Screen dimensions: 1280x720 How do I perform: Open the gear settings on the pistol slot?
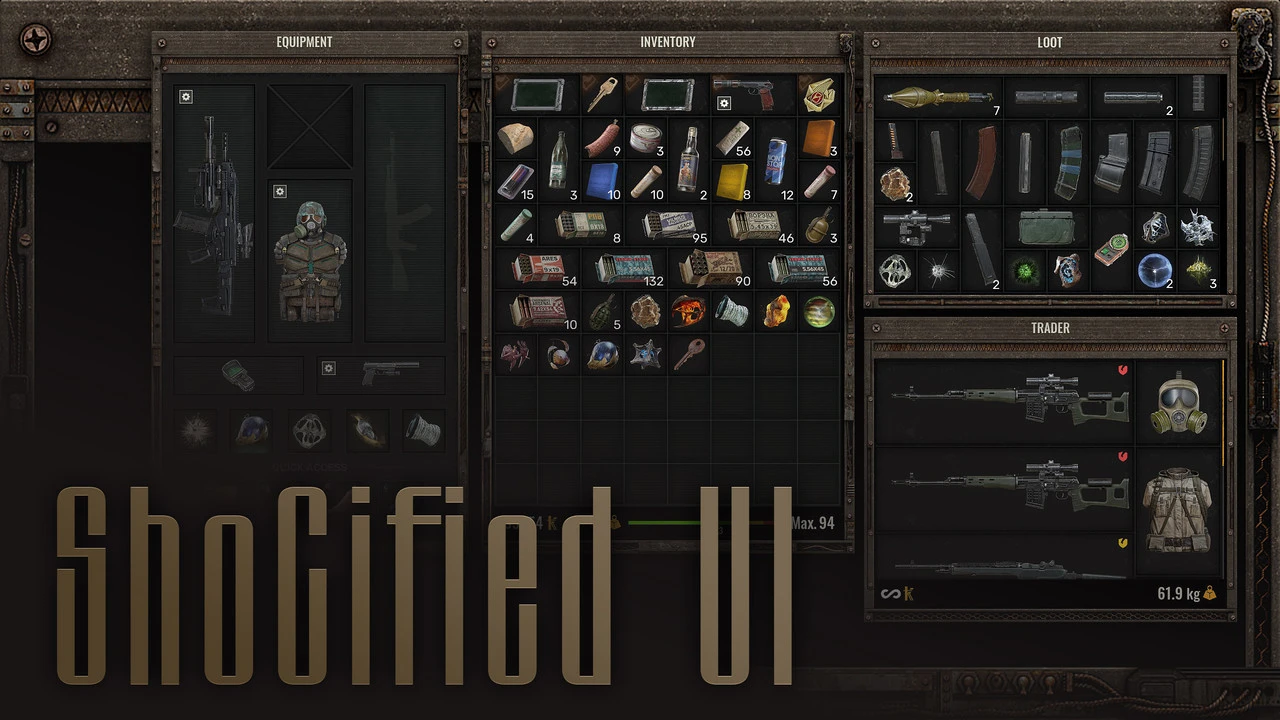pyautogui.click(x=329, y=369)
